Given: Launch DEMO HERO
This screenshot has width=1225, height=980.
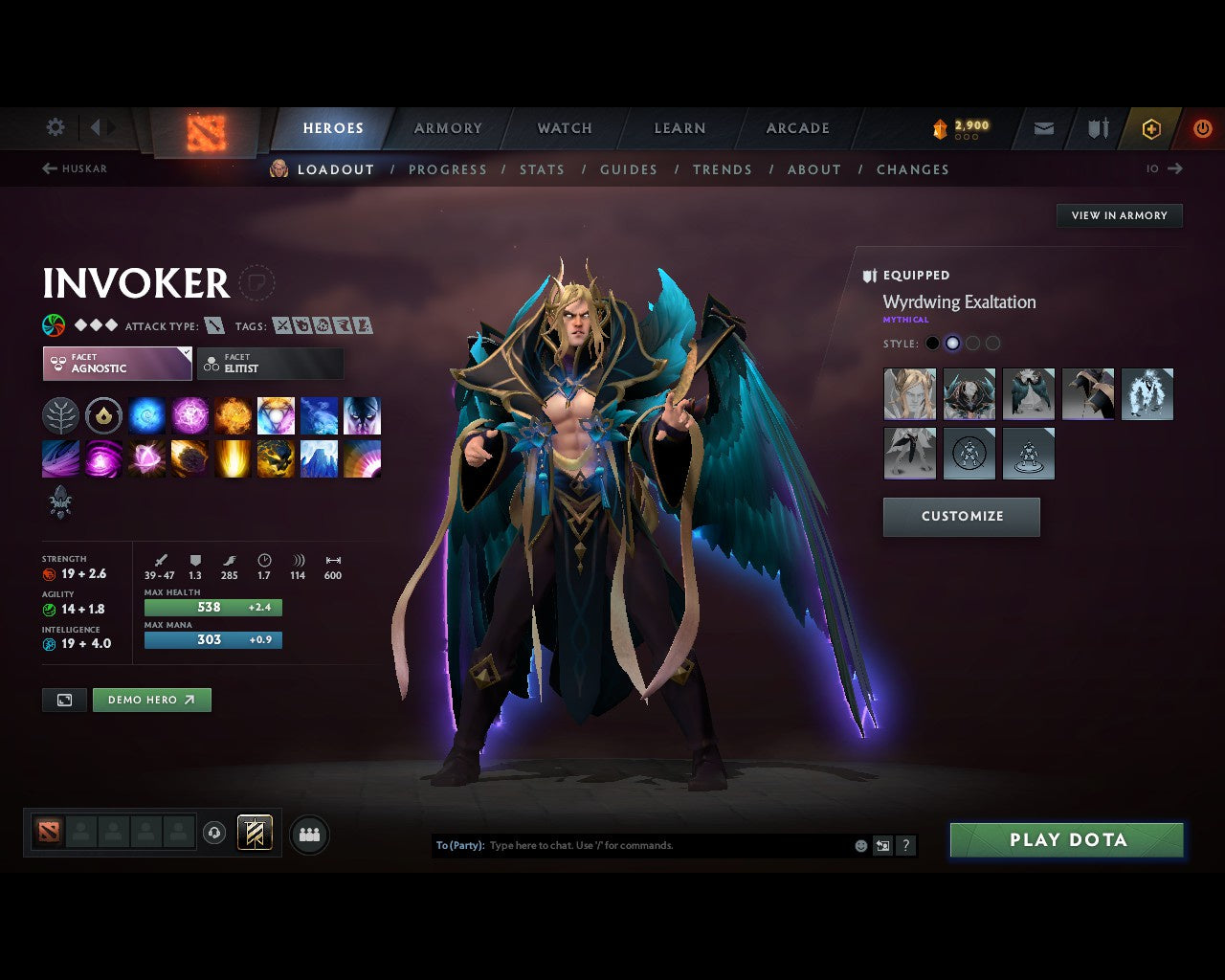Looking at the screenshot, I should coord(151,700).
